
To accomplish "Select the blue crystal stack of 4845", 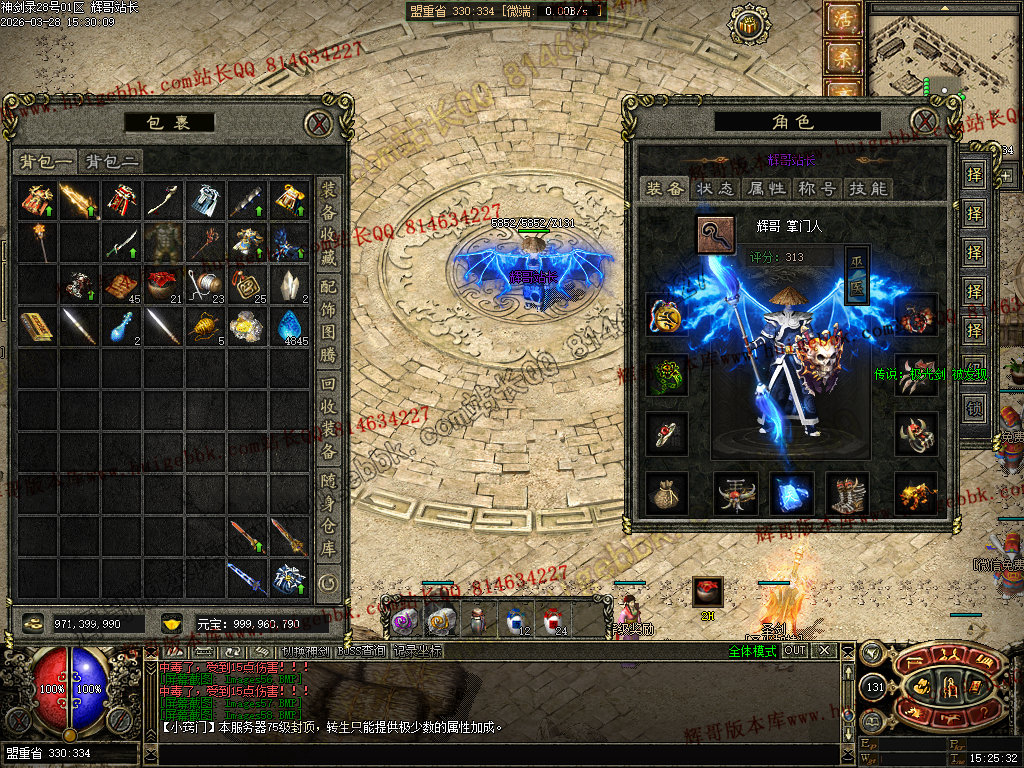I will (288, 326).
